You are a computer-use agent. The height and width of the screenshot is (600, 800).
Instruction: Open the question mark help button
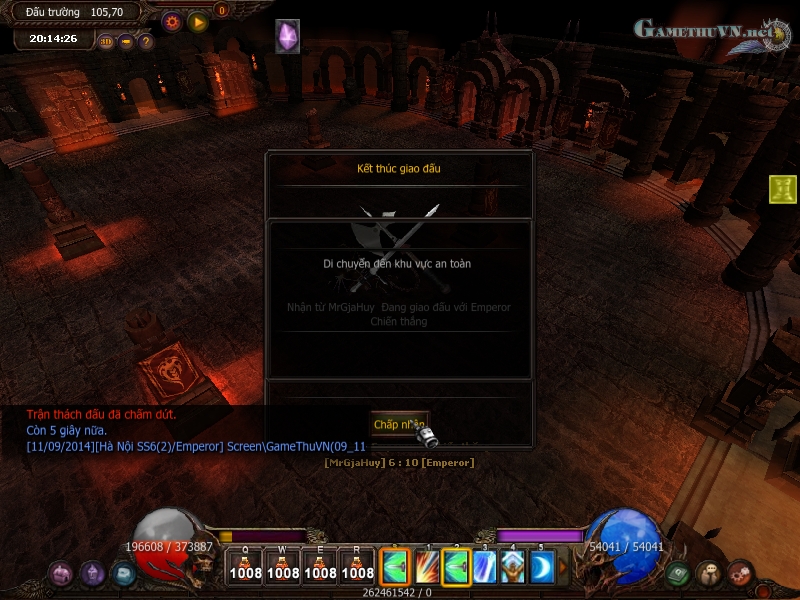(x=145, y=41)
